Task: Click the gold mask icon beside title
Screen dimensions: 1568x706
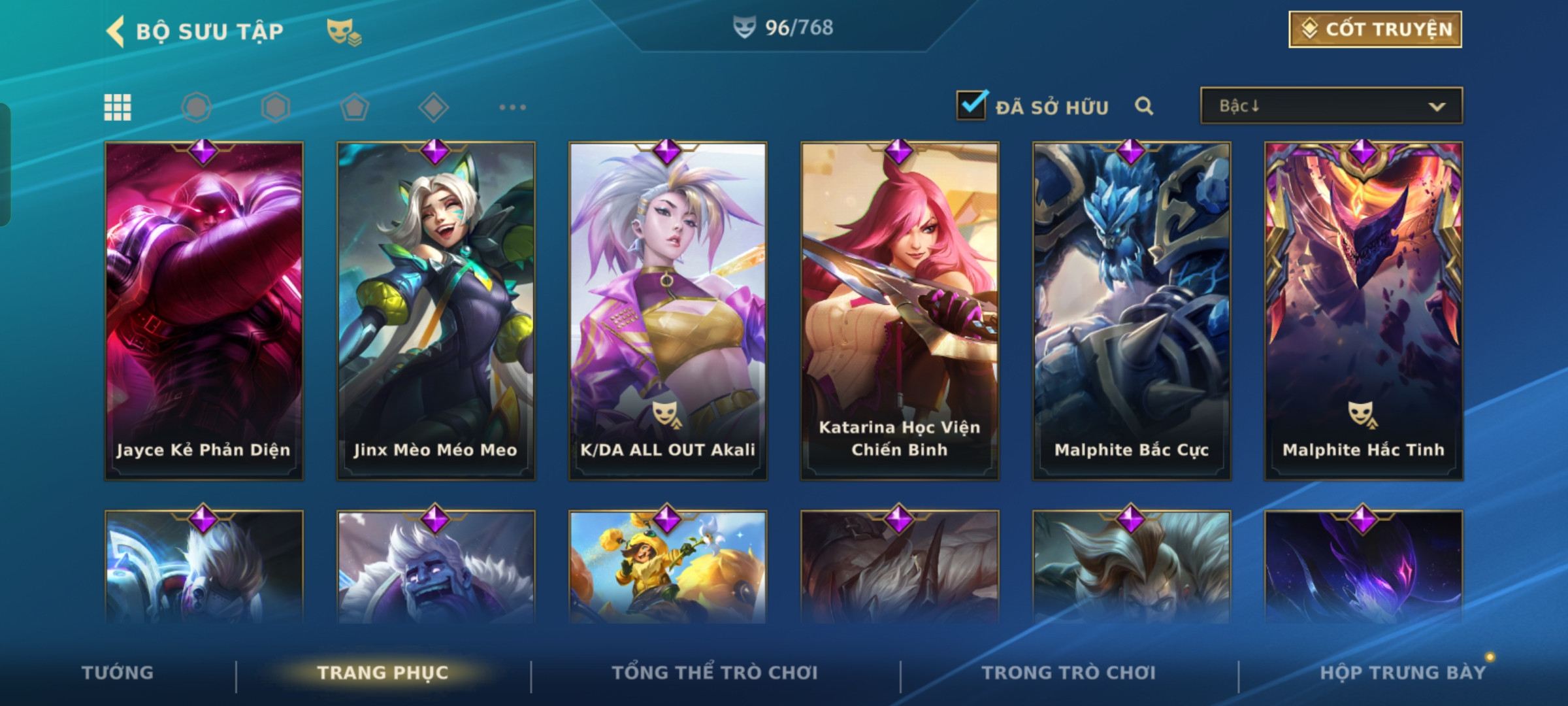Action: coord(344,32)
